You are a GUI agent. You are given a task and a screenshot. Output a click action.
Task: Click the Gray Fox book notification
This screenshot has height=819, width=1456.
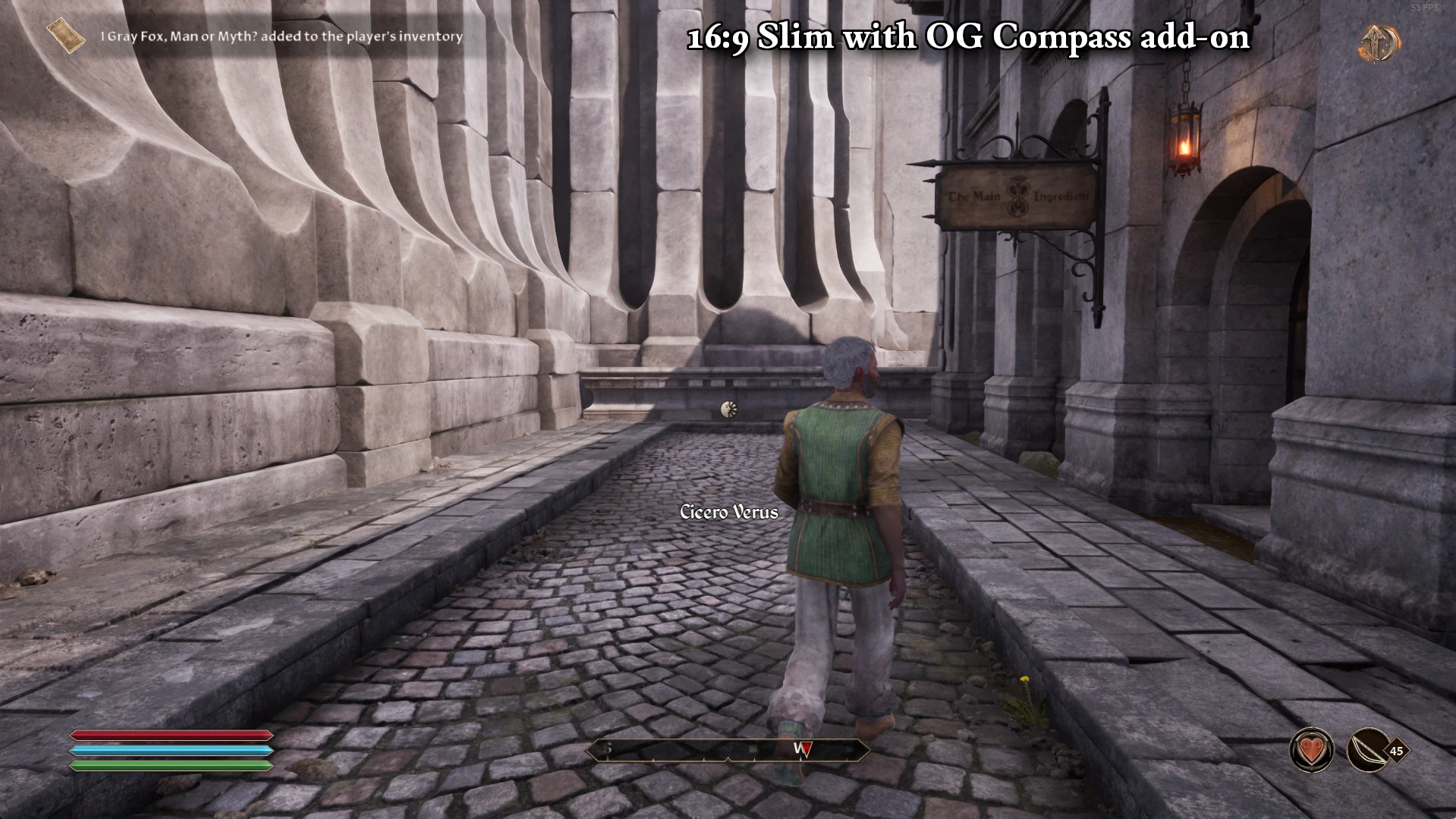[x=258, y=36]
